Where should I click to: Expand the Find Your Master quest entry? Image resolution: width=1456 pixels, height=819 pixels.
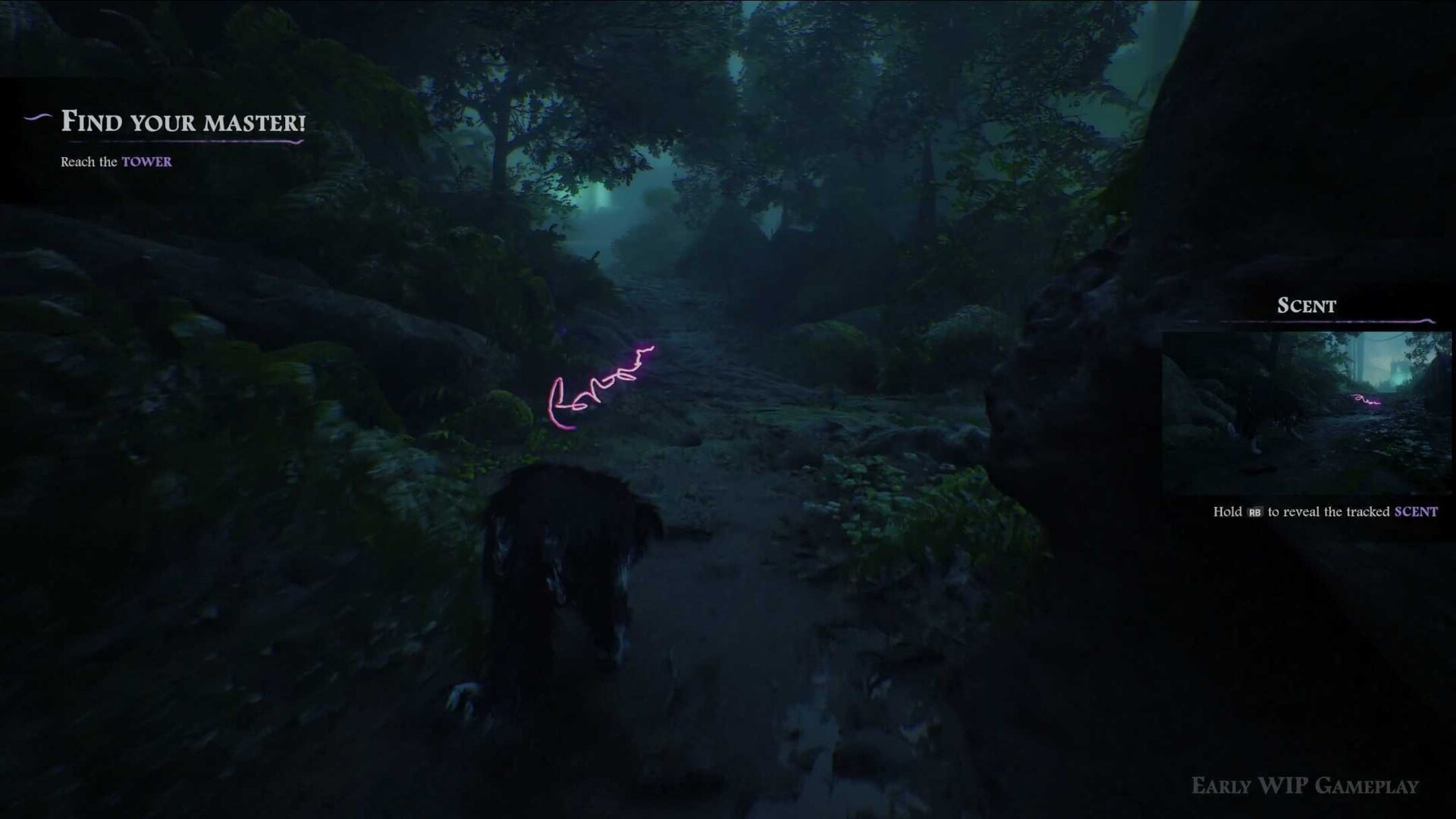[182, 121]
